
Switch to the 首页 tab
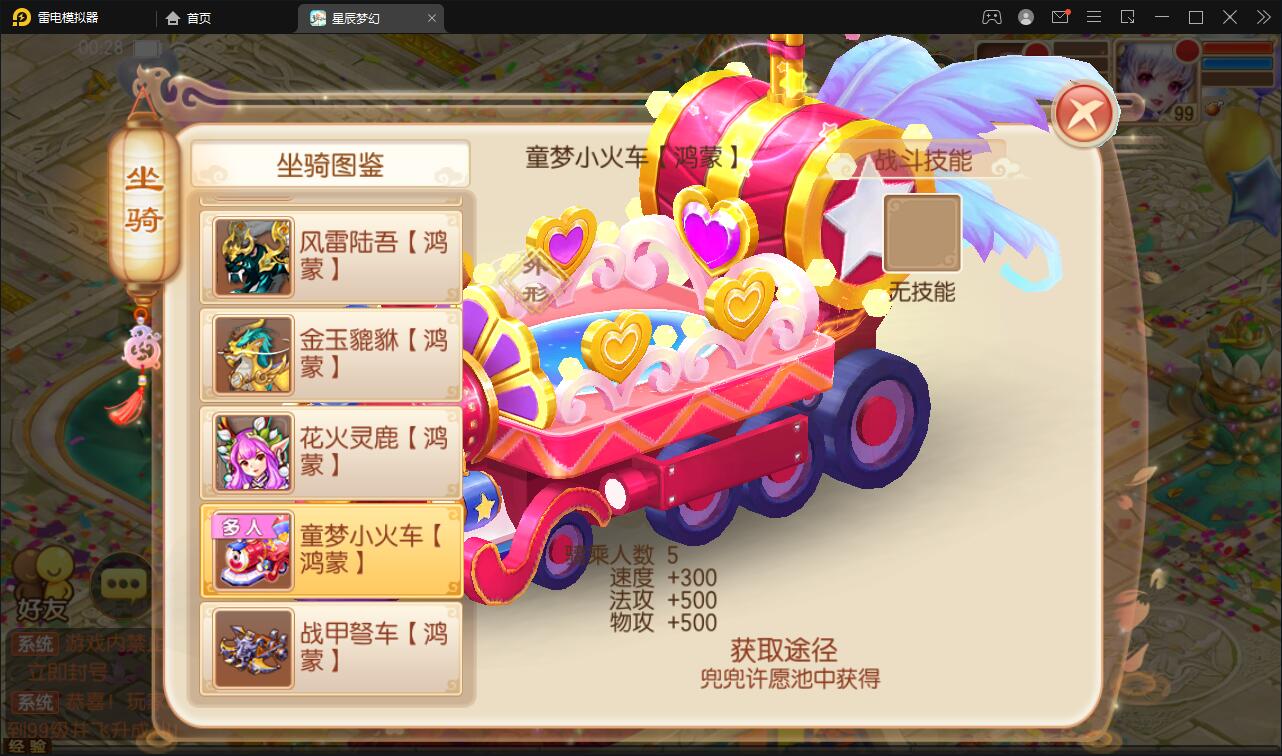tap(186, 17)
